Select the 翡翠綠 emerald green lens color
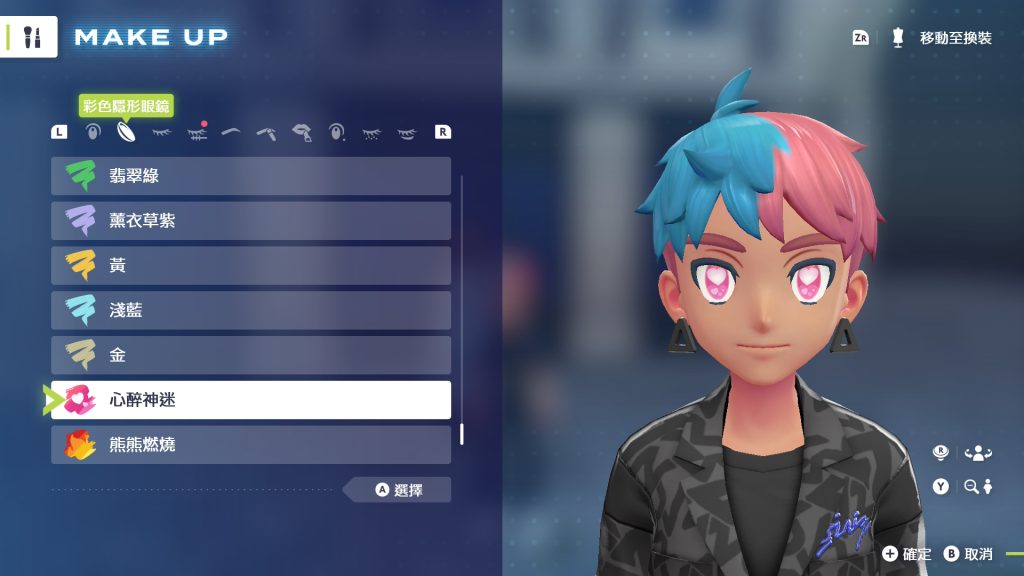1024x576 pixels. pyautogui.click(x=251, y=176)
